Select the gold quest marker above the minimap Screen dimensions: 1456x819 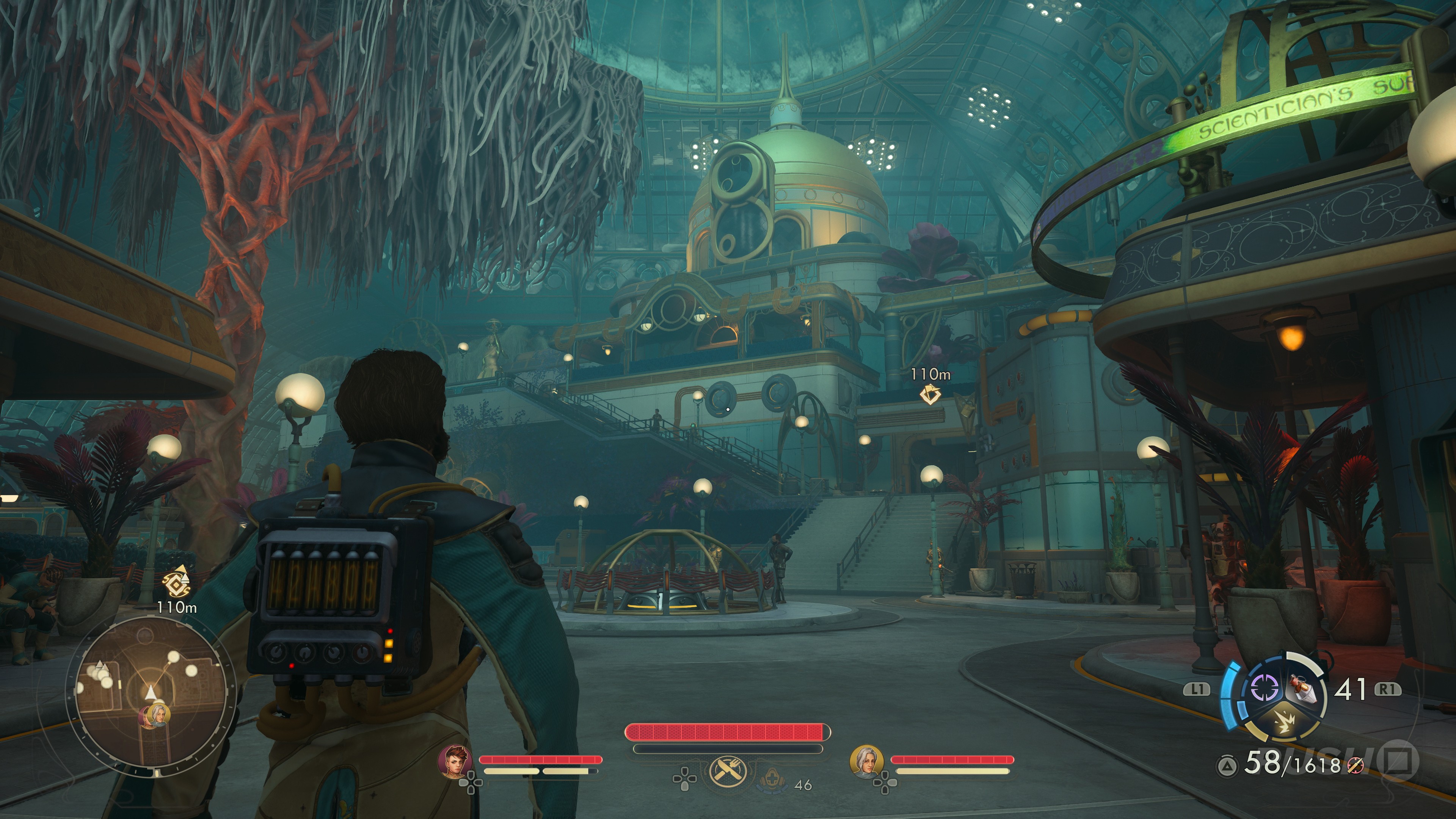(x=176, y=579)
